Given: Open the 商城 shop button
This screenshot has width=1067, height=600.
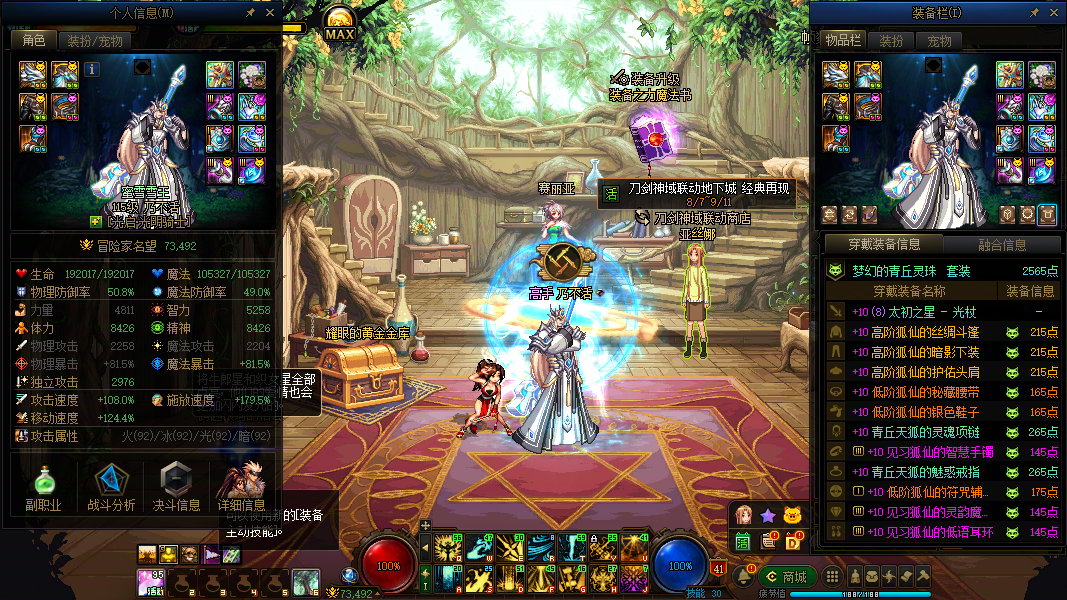Looking at the screenshot, I should pos(787,577).
